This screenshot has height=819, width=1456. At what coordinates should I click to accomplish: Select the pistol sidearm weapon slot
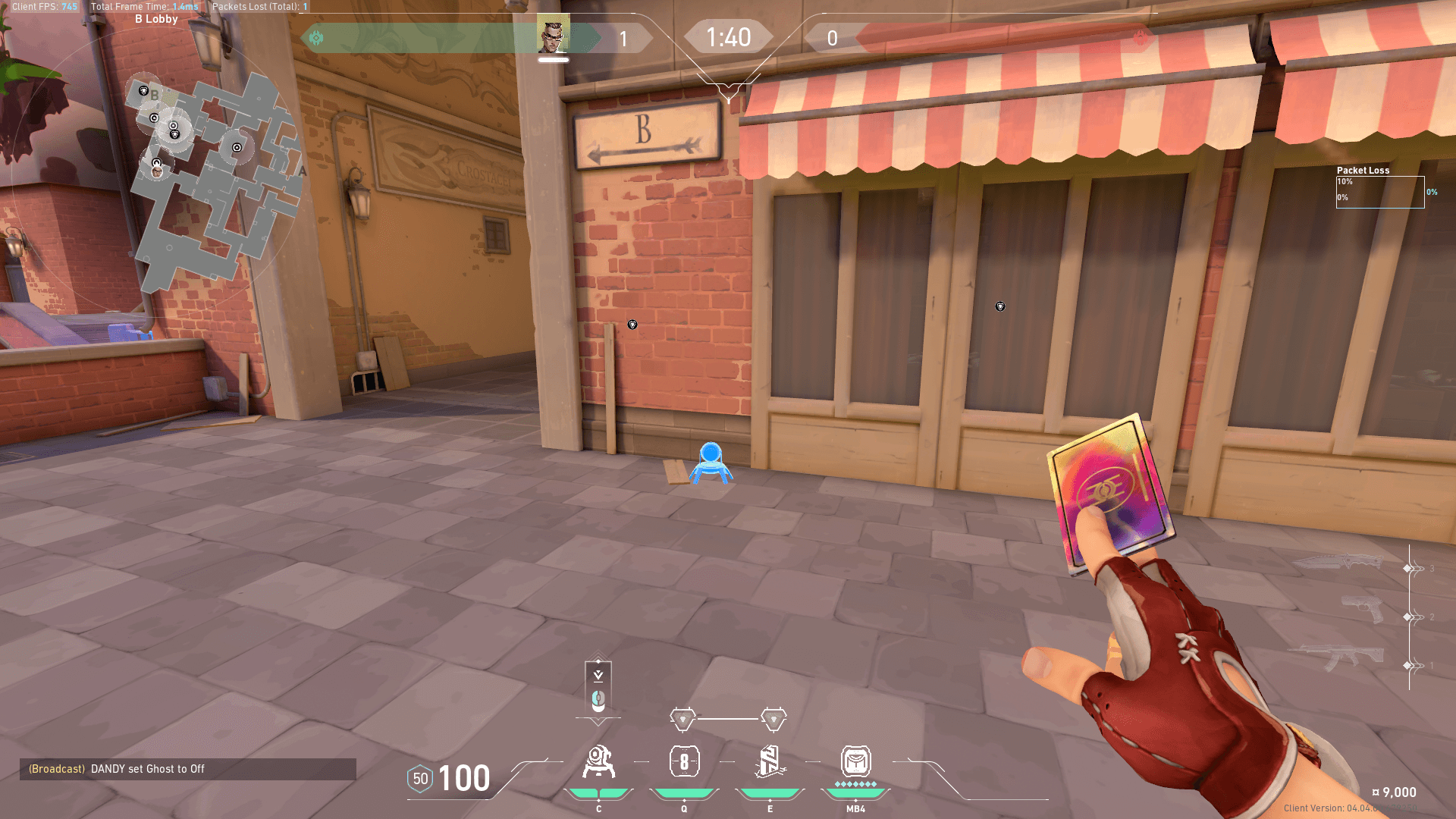[1363, 609]
